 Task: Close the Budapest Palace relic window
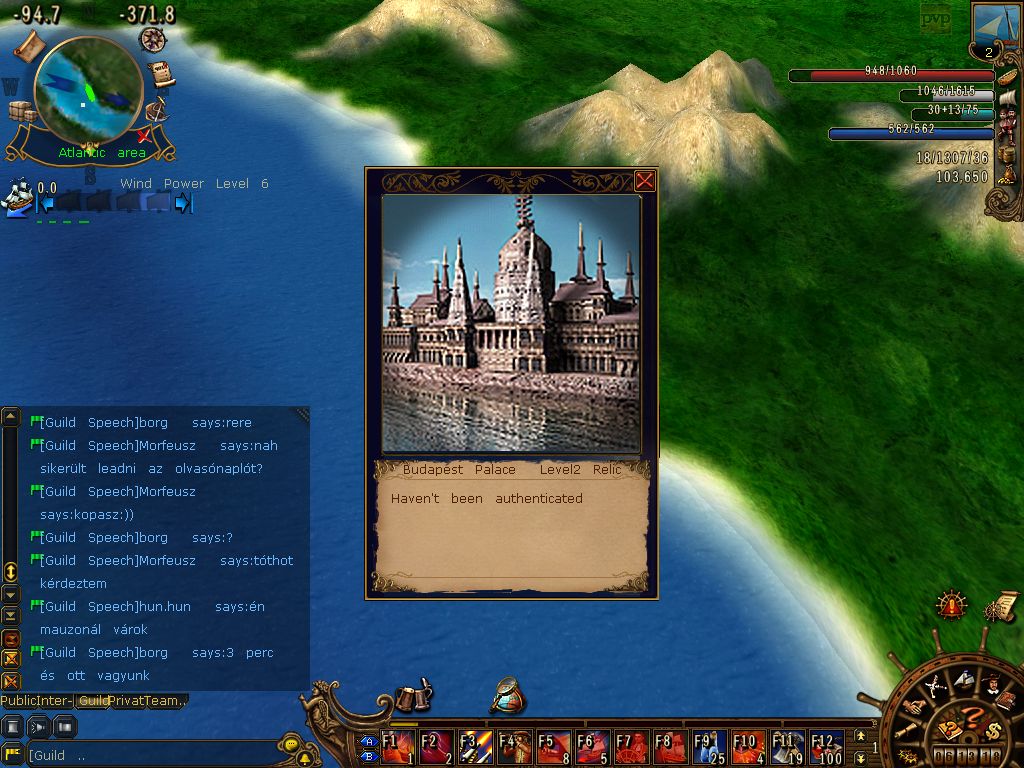(645, 181)
